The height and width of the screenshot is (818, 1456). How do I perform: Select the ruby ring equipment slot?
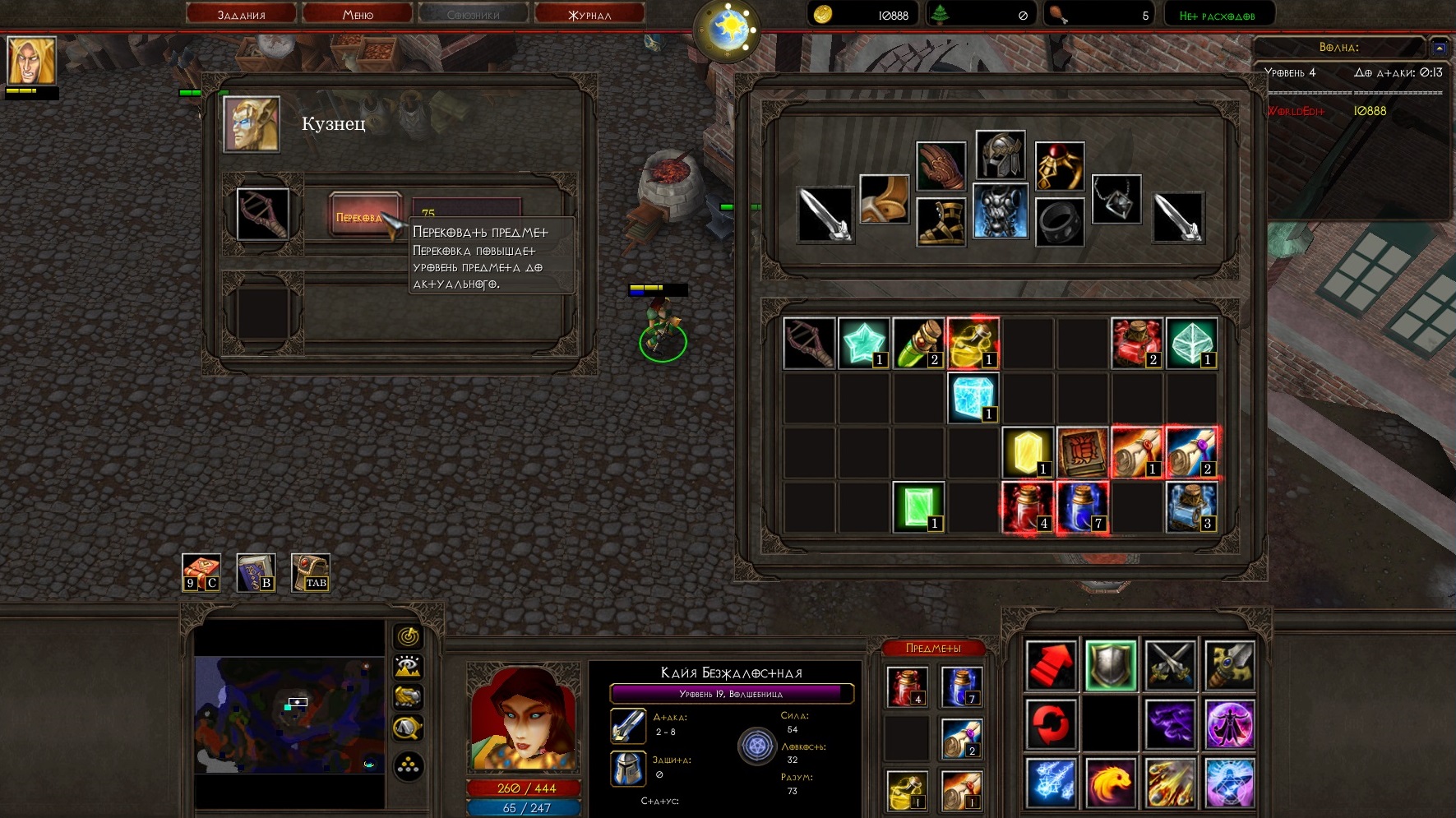click(1059, 166)
